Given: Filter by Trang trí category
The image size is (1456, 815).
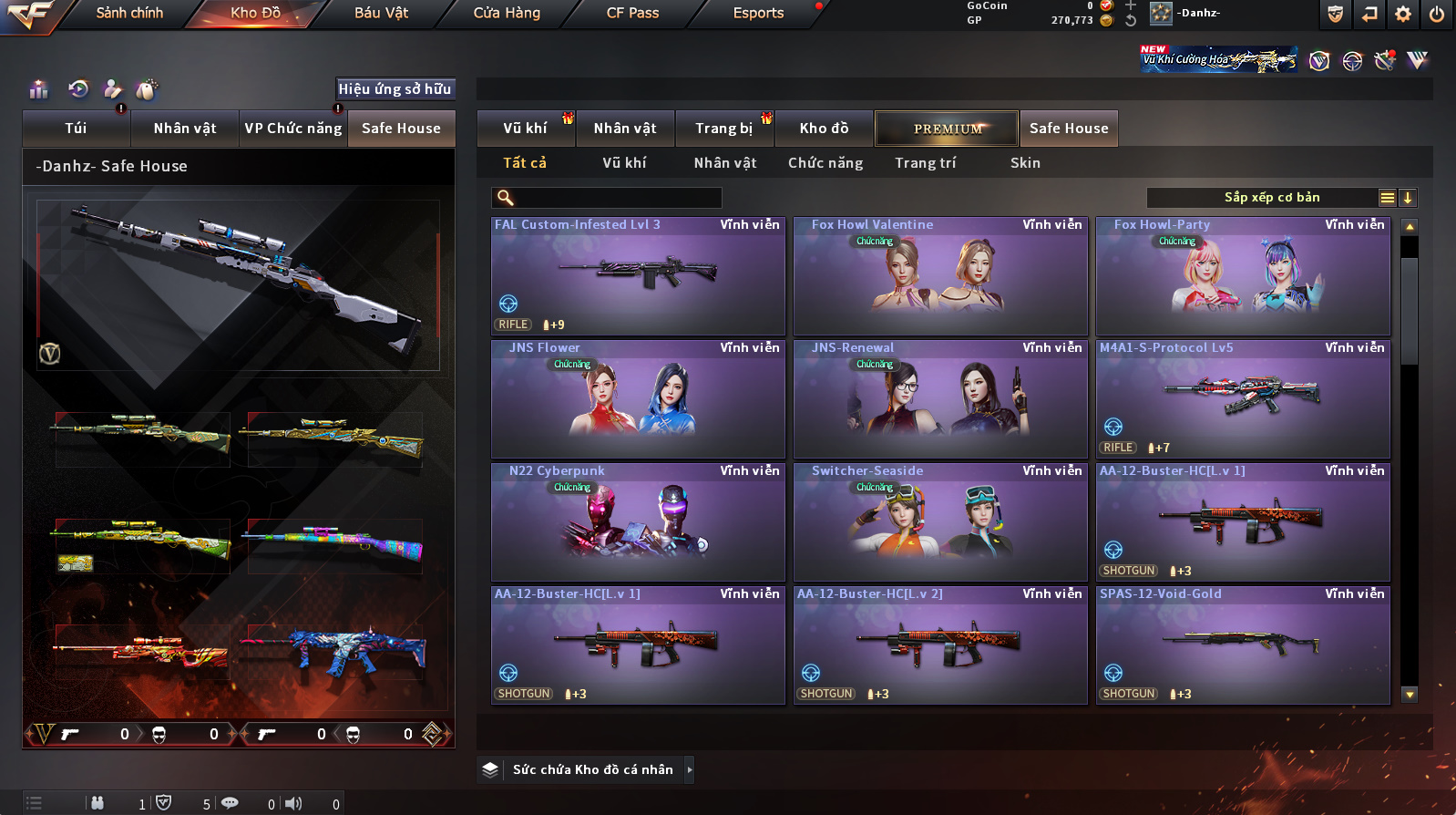Looking at the screenshot, I should [x=925, y=163].
